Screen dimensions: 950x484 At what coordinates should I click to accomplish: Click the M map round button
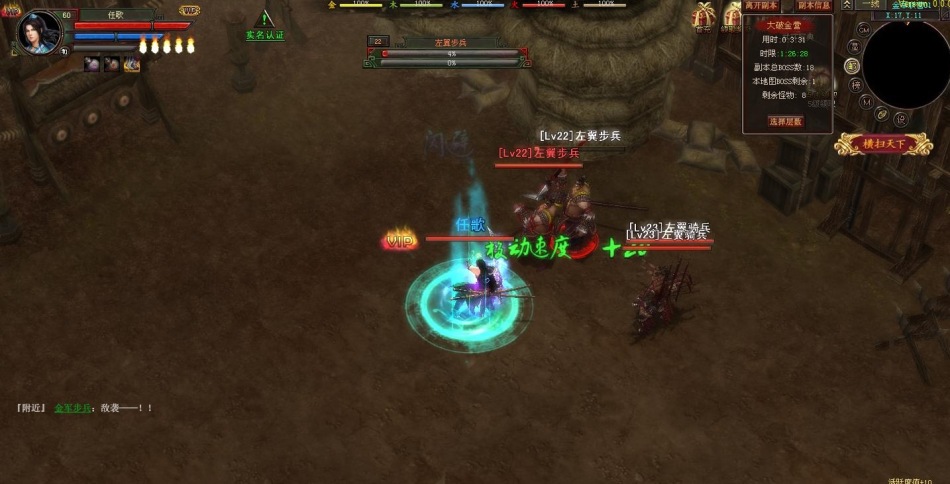tap(867, 102)
